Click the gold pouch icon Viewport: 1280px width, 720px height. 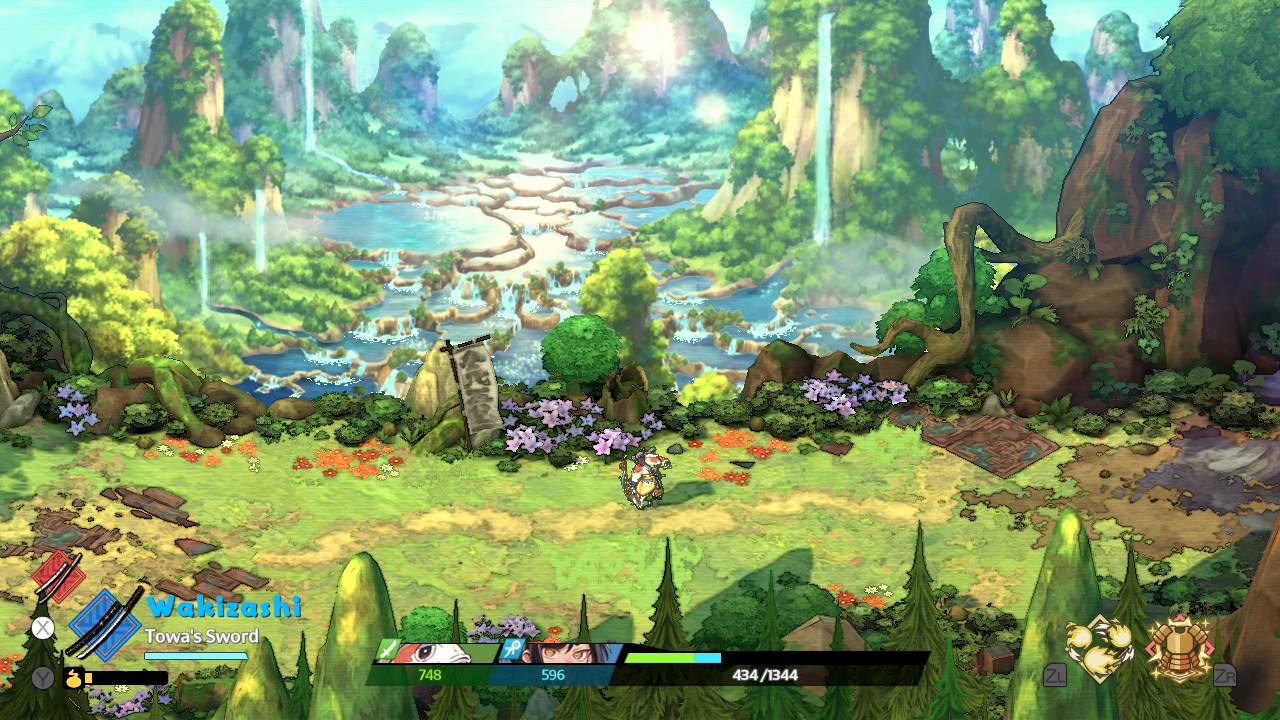coord(73,679)
